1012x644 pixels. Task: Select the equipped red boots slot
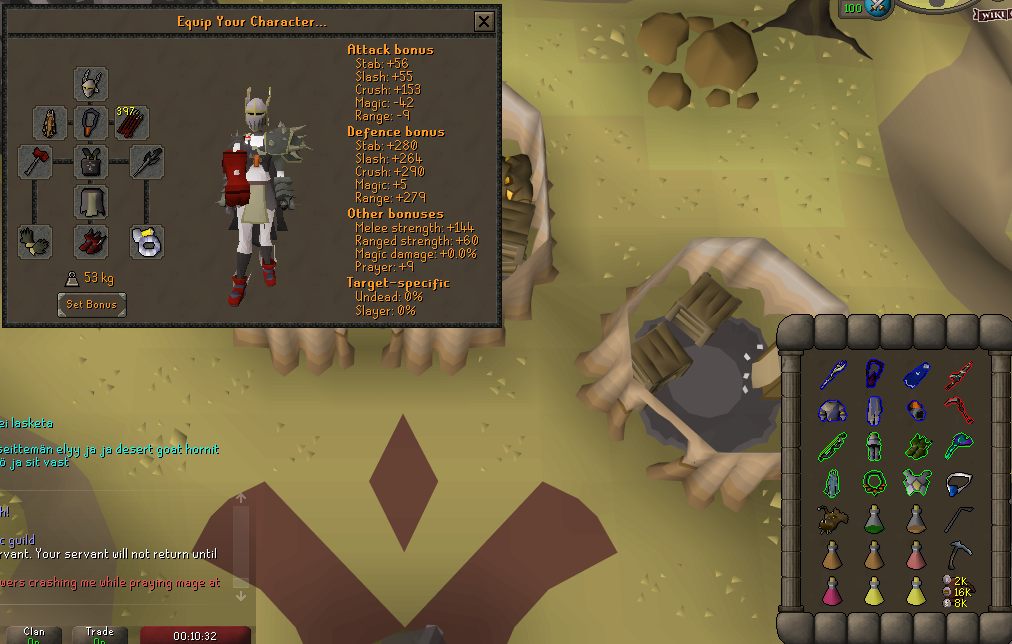click(x=91, y=241)
